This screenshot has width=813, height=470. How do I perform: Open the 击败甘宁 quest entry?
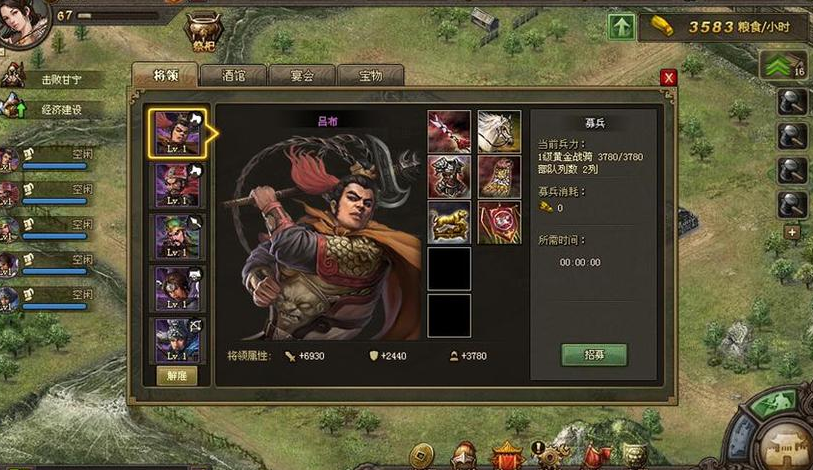coord(55,78)
